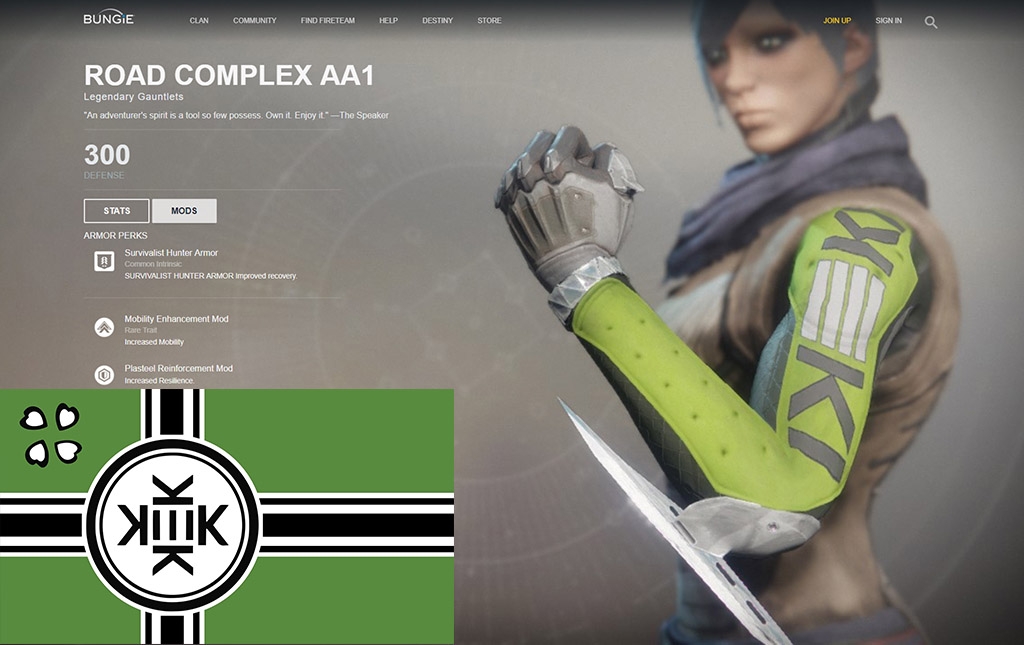The image size is (1024, 645).
Task: Visit the Store page
Action: coord(489,21)
